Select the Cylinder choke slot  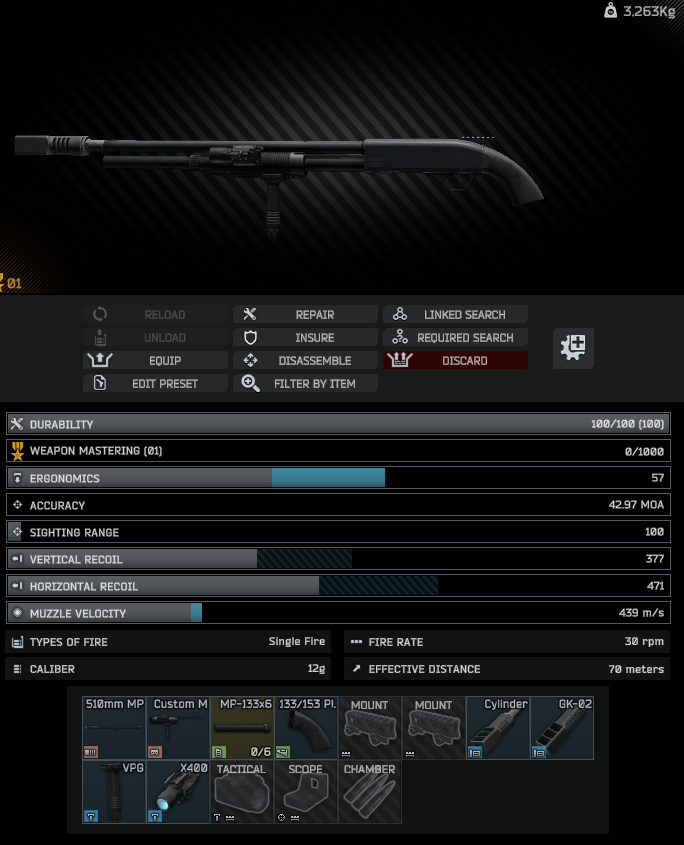click(498, 728)
